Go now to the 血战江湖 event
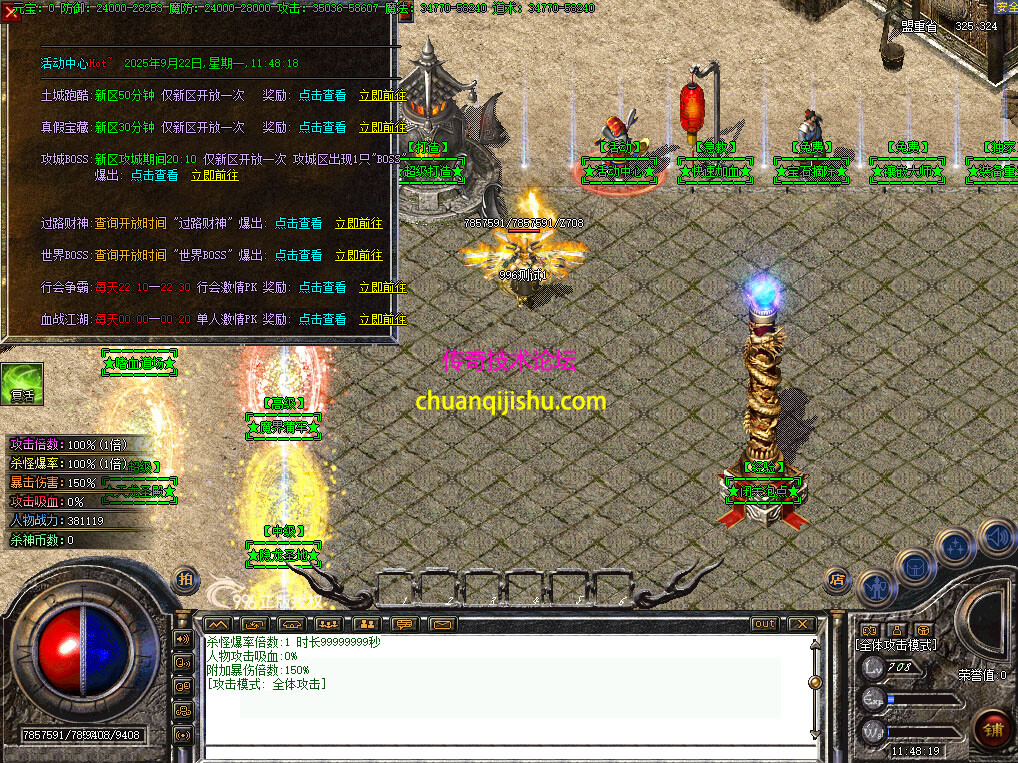The image size is (1018, 763). 382,320
